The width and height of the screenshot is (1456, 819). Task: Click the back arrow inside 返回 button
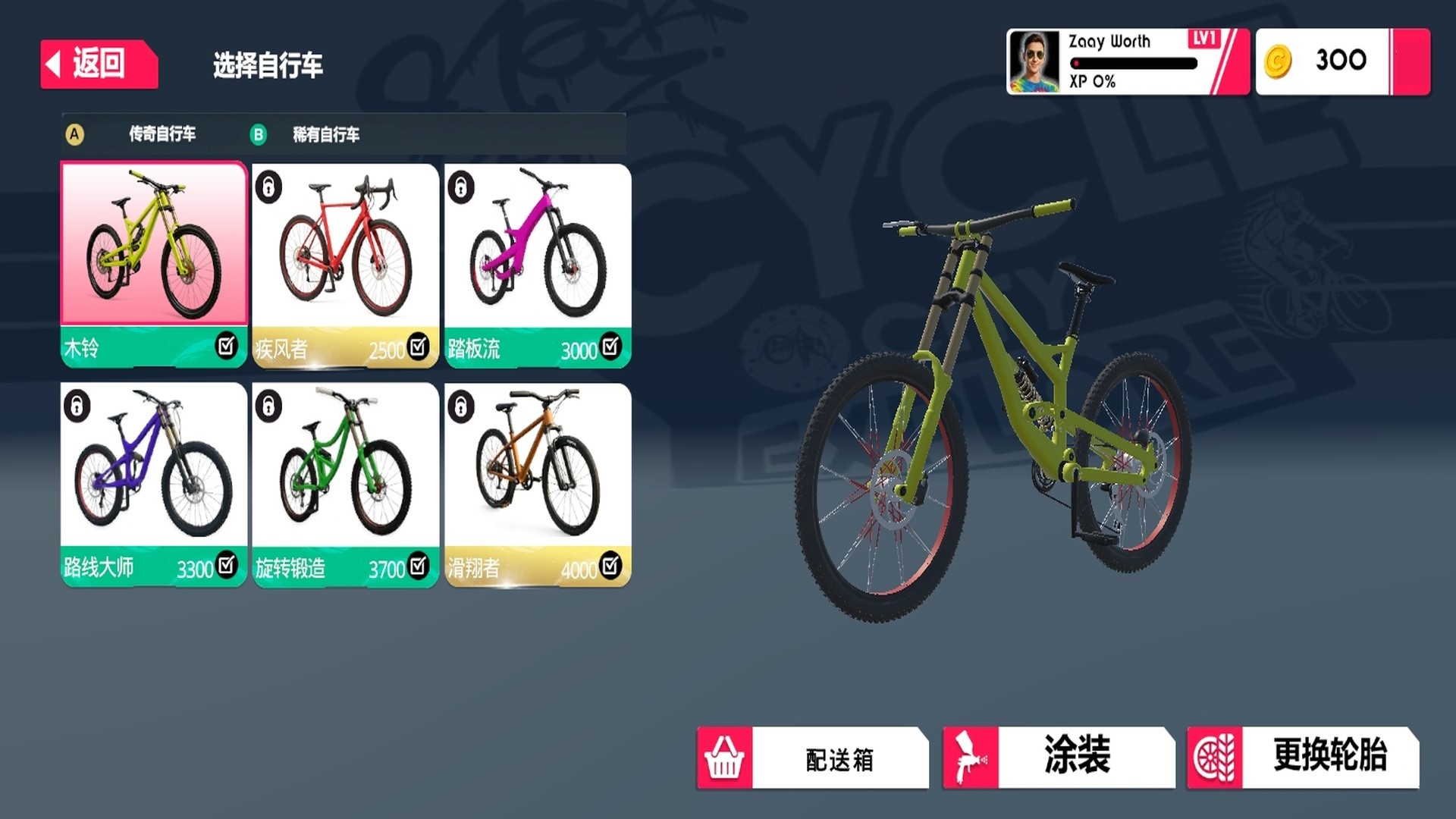pos(53,62)
